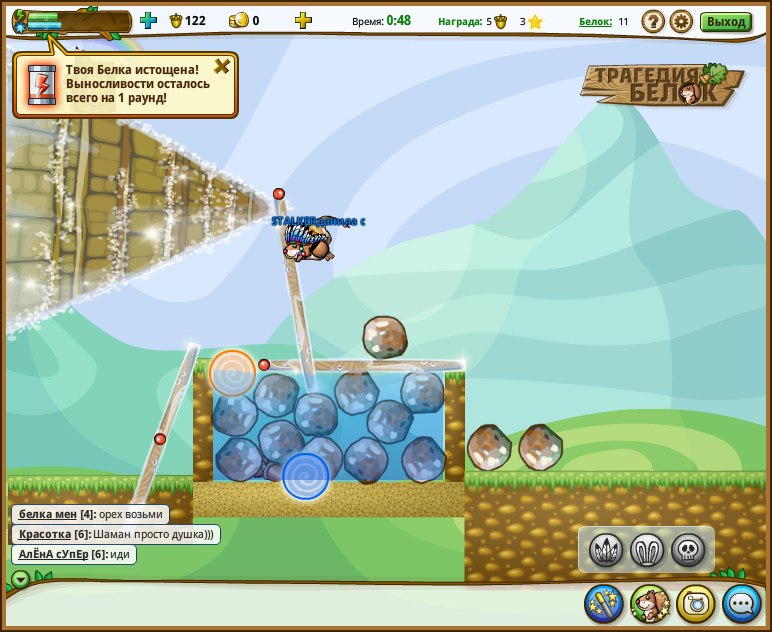This screenshot has width=772, height=632.
Task: Open the Белок player list link
Action: pyautogui.click(x=595, y=21)
